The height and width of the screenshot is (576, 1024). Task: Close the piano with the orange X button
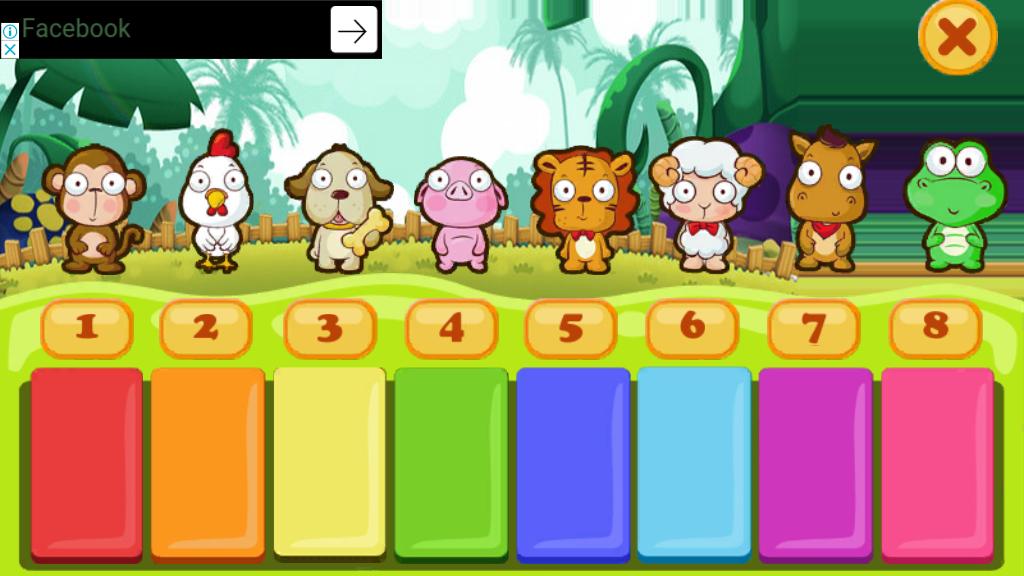(x=957, y=38)
